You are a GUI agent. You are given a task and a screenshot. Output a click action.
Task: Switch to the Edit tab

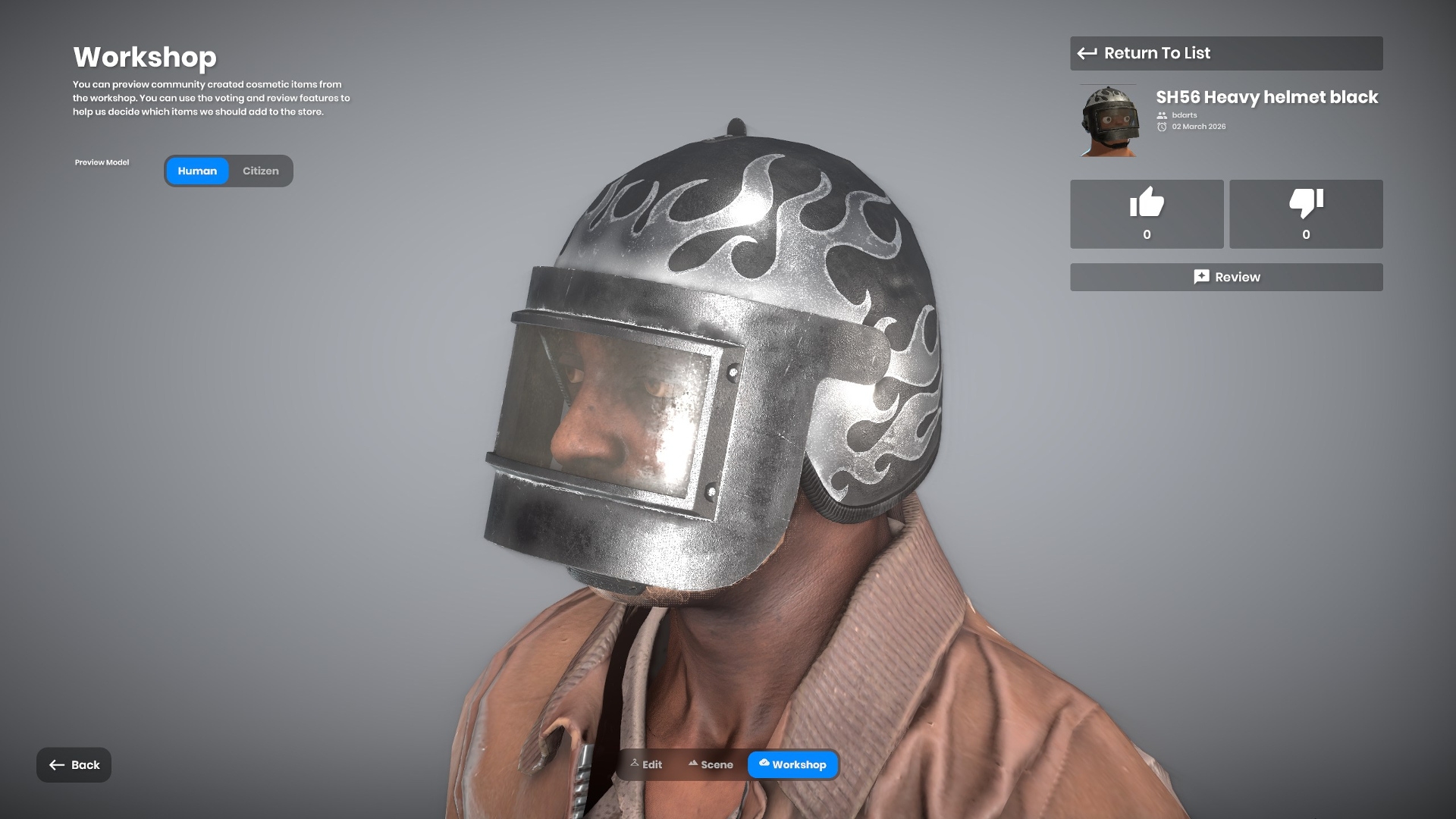click(x=646, y=764)
